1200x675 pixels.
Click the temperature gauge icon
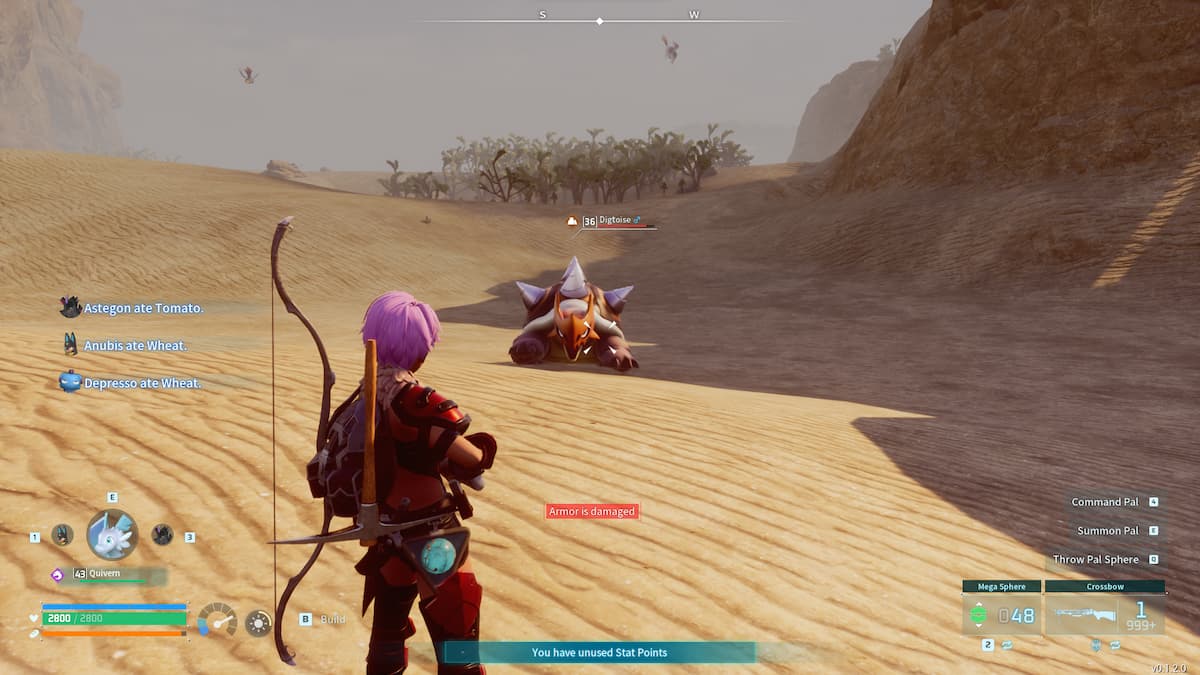coord(216,620)
